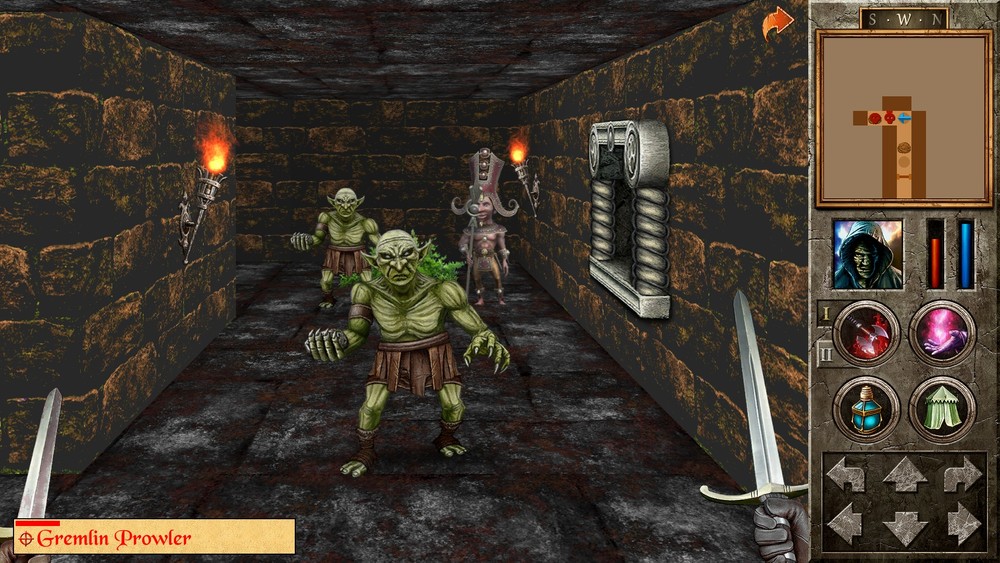Image resolution: width=1000 pixels, height=563 pixels.
Task: Open the green tent rest camp
Action: (942, 409)
